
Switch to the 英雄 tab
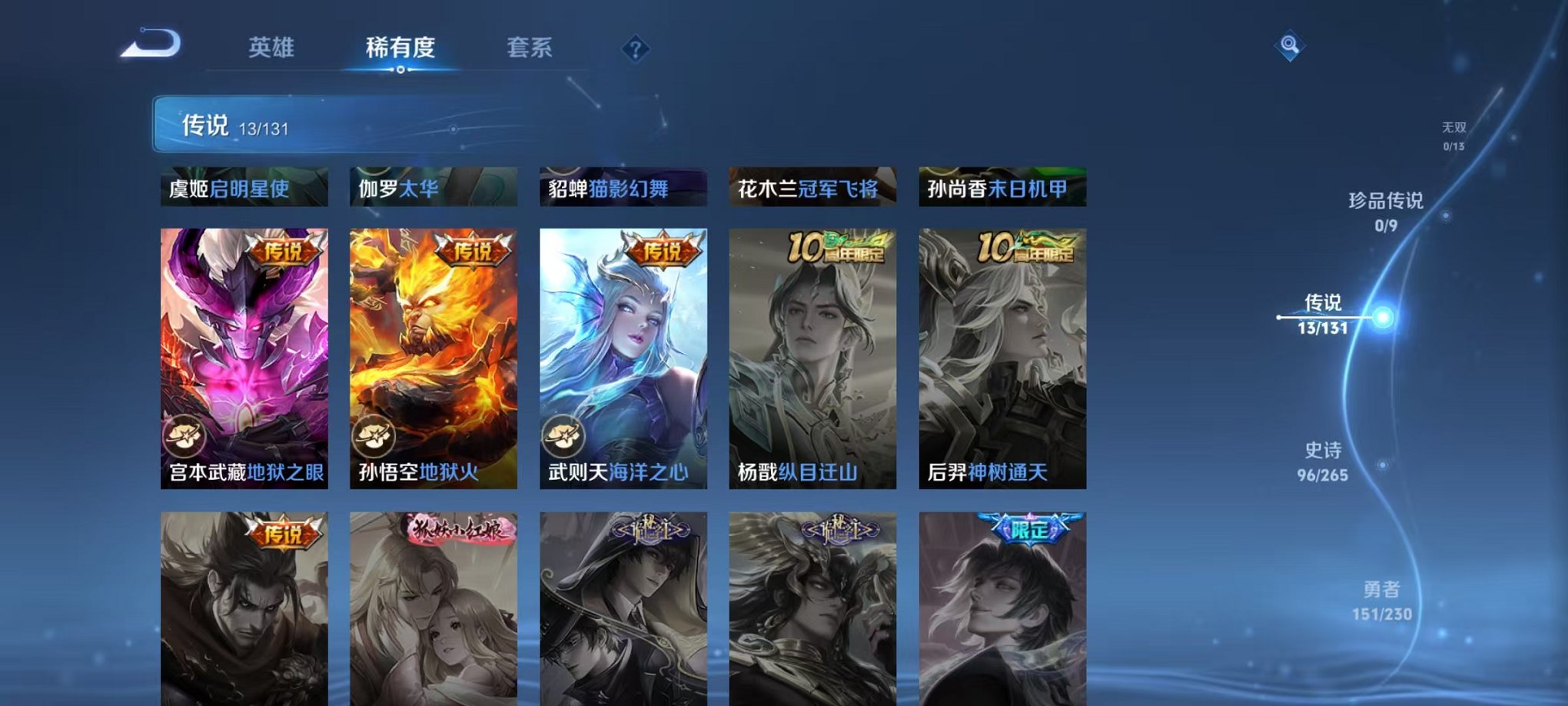273,48
